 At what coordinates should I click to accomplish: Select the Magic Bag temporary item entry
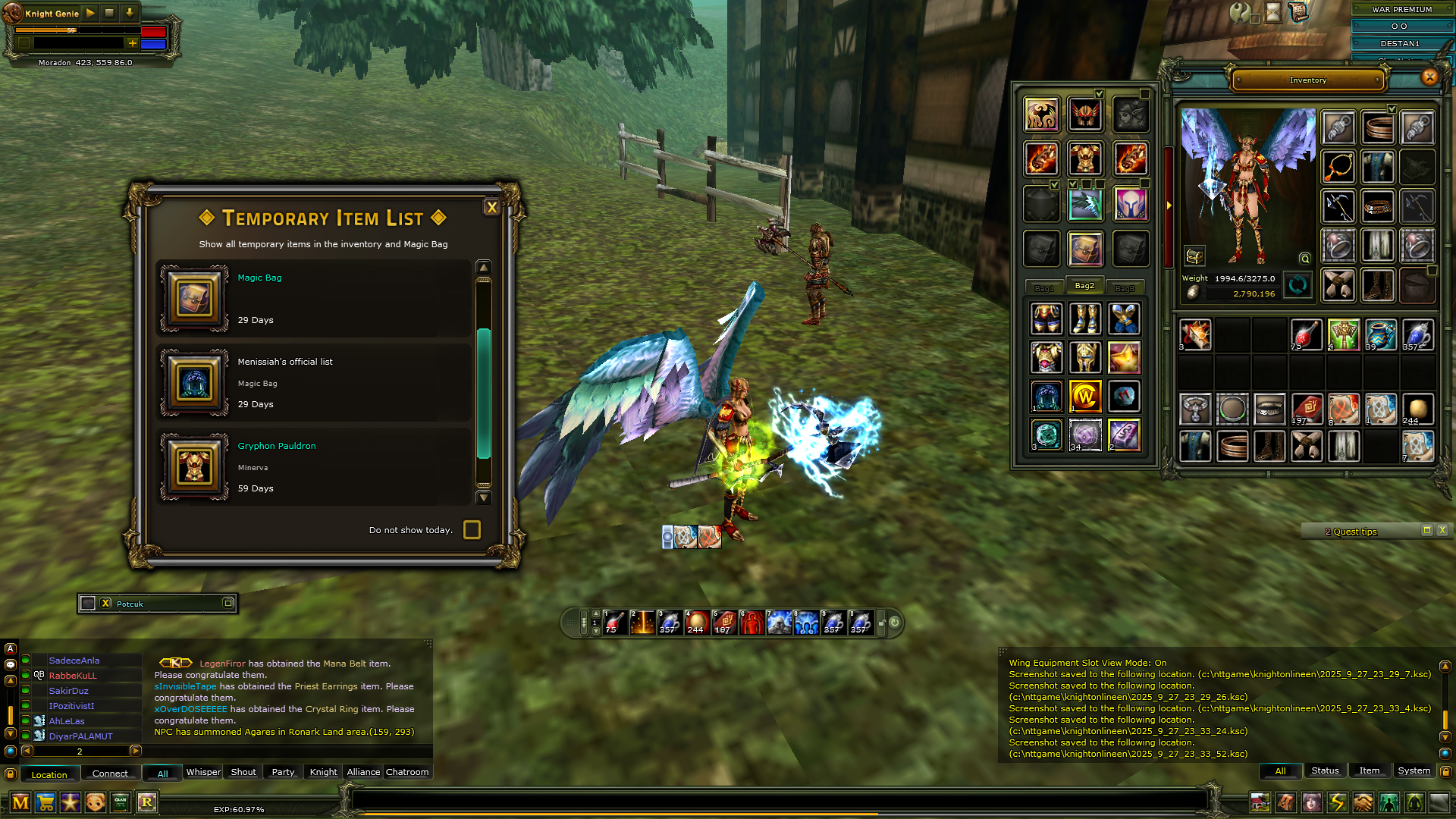tap(314, 299)
